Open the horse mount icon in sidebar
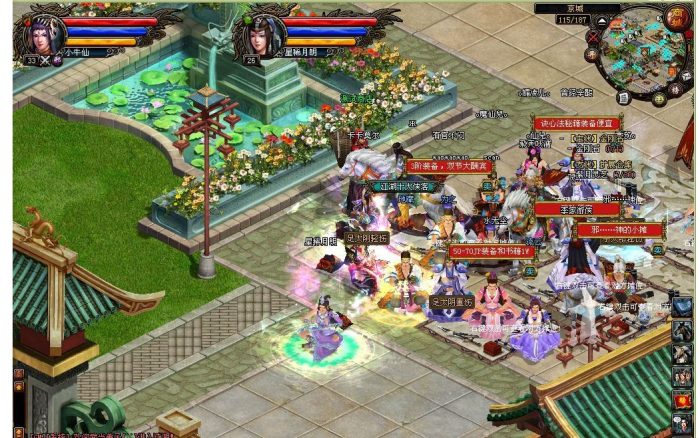 tap(682, 331)
